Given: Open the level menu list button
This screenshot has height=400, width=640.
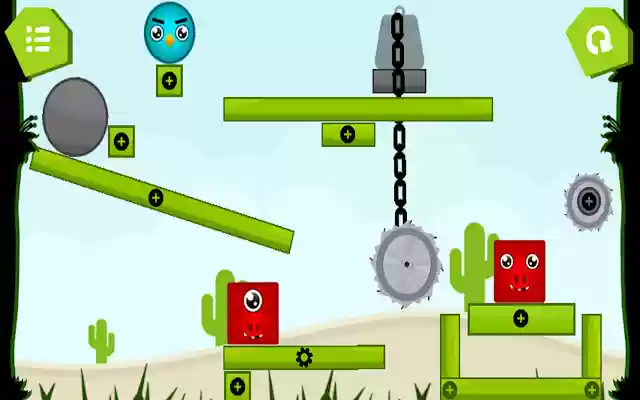Looking at the screenshot, I should (37, 39).
